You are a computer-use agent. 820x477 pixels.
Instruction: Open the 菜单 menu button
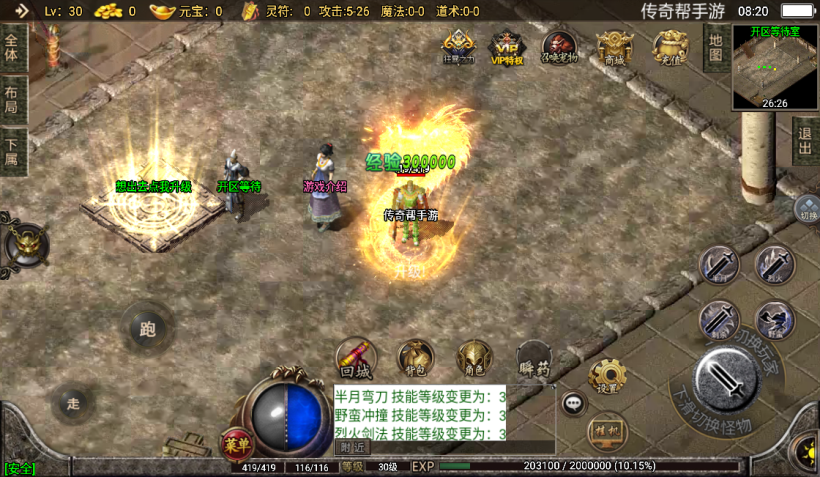[x=235, y=445]
